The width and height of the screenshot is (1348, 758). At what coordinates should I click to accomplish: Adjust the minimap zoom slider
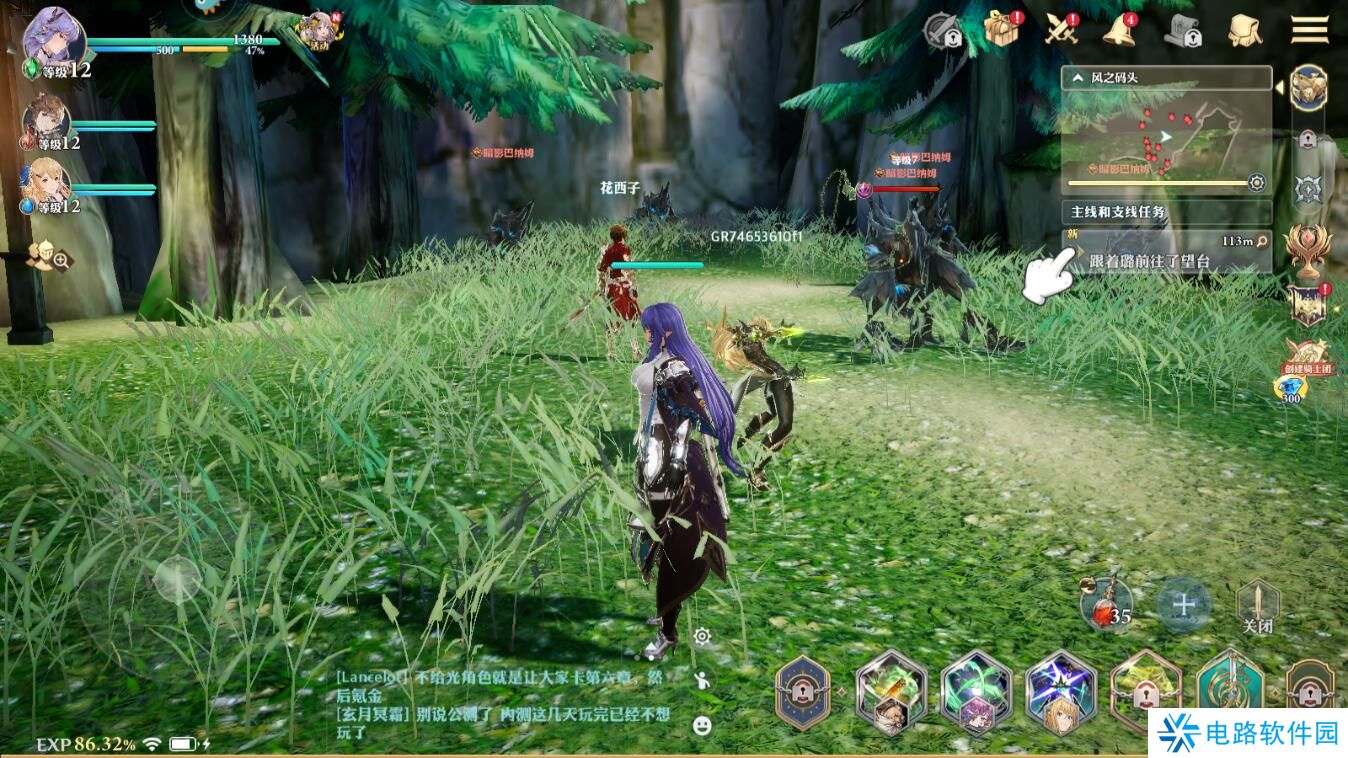click(x=1160, y=182)
